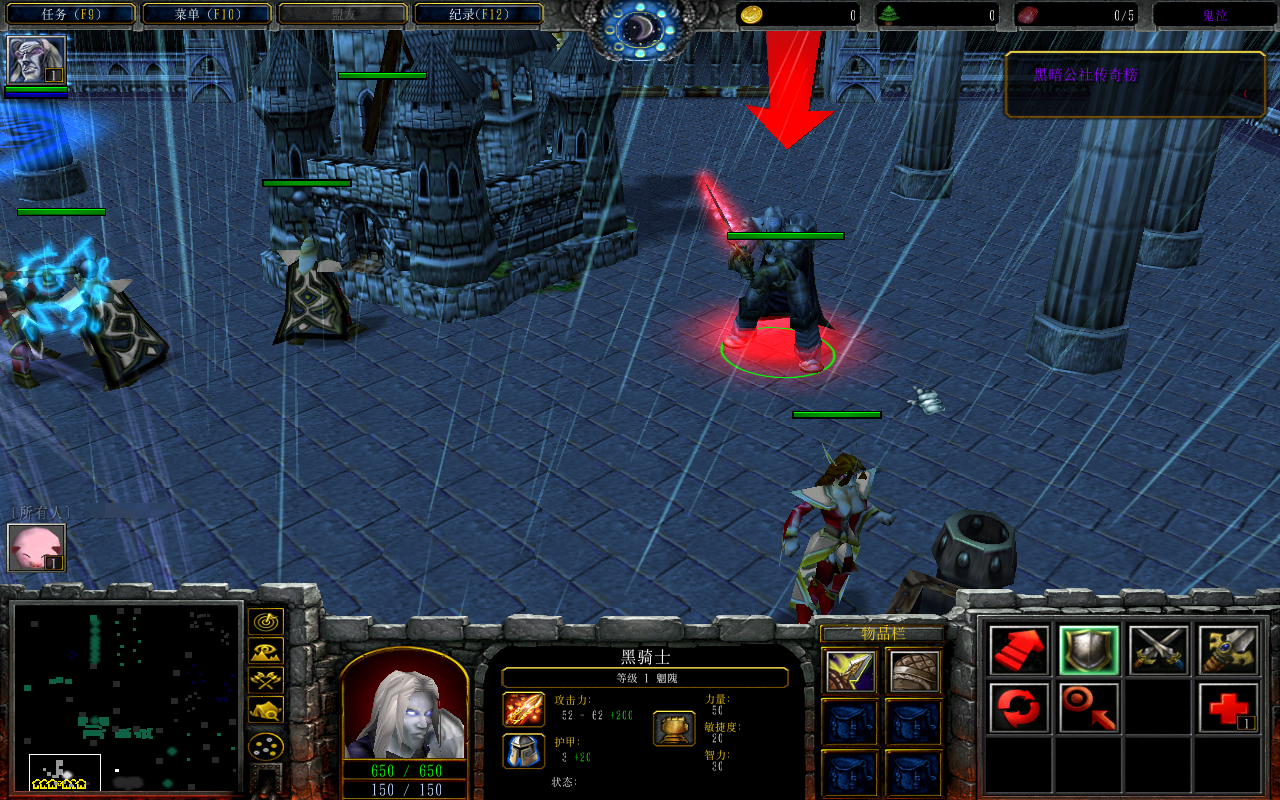
Task: Toggle the creep camp display tent button
Action: pyautogui.click(x=266, y=710)
